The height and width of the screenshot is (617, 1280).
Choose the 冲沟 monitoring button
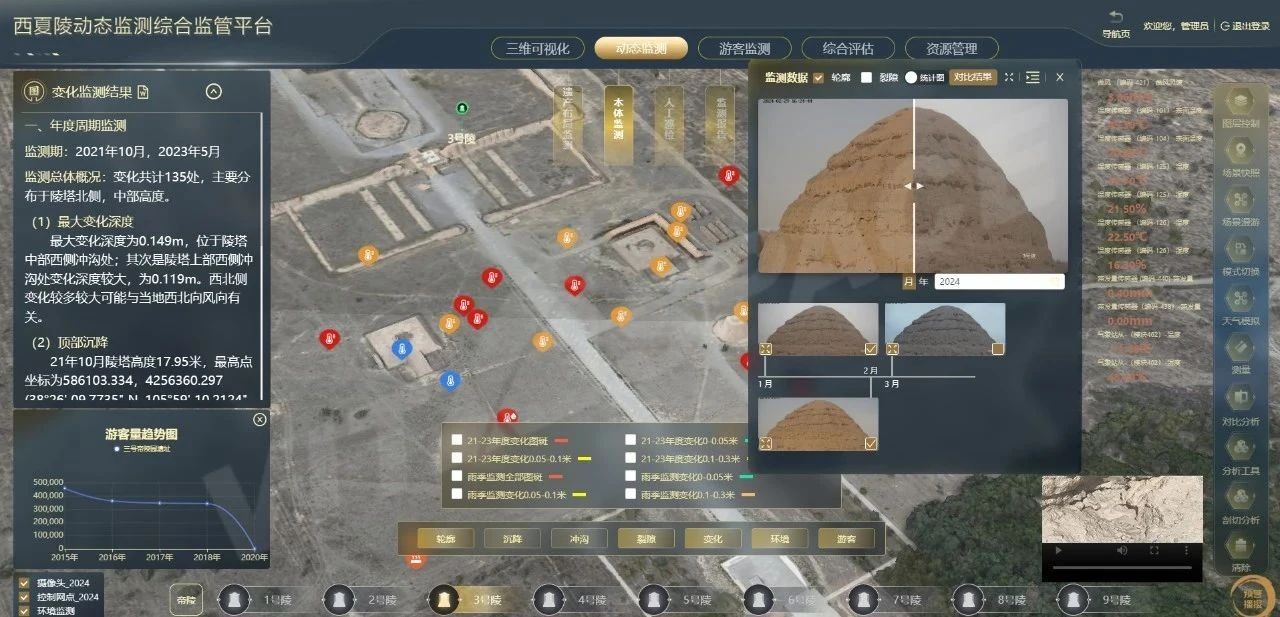[579, 538]
